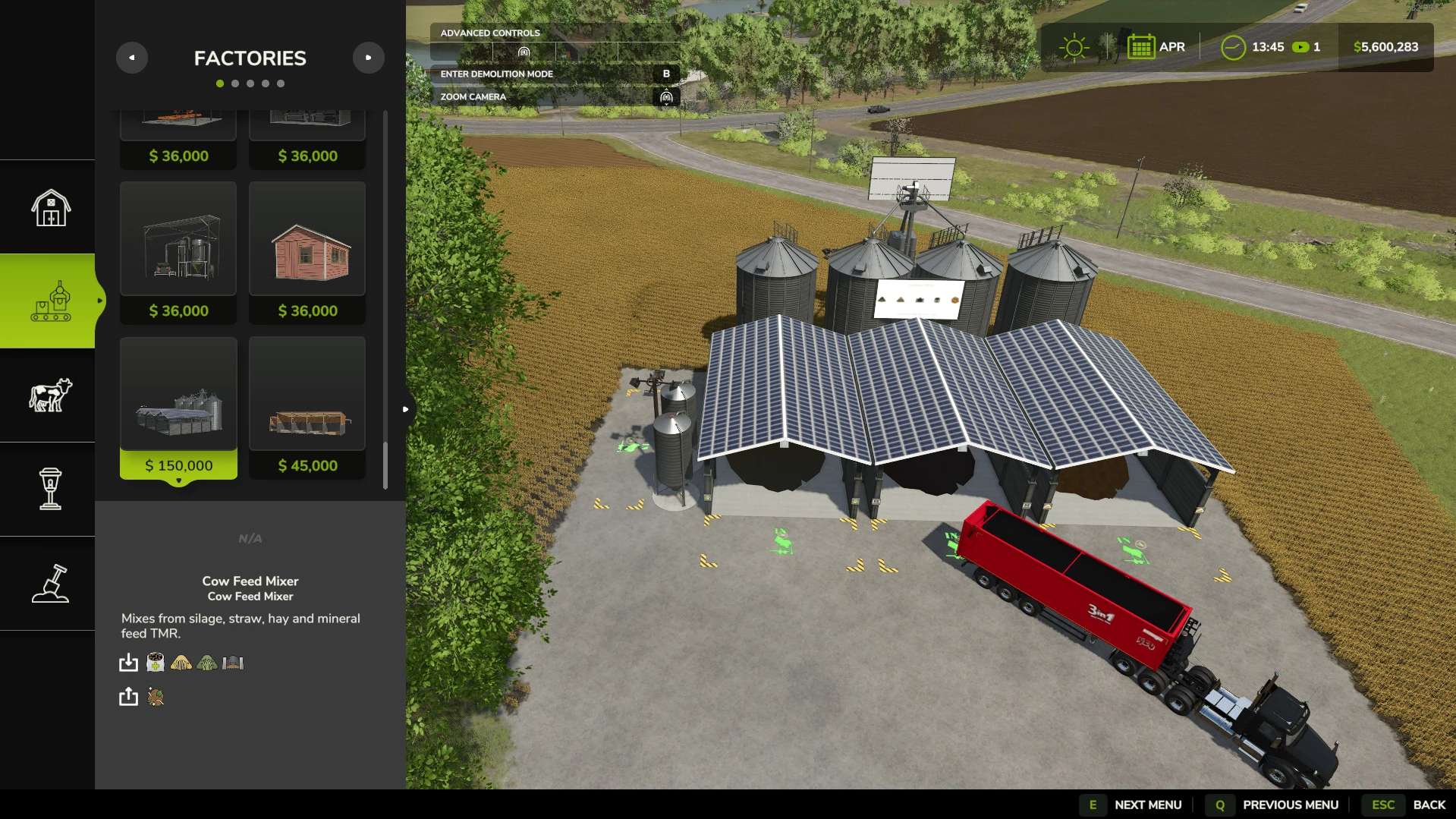Open the barn buildings category
Image resolution: width=1456 pixels, height=819 pixels.
point(50,207)
